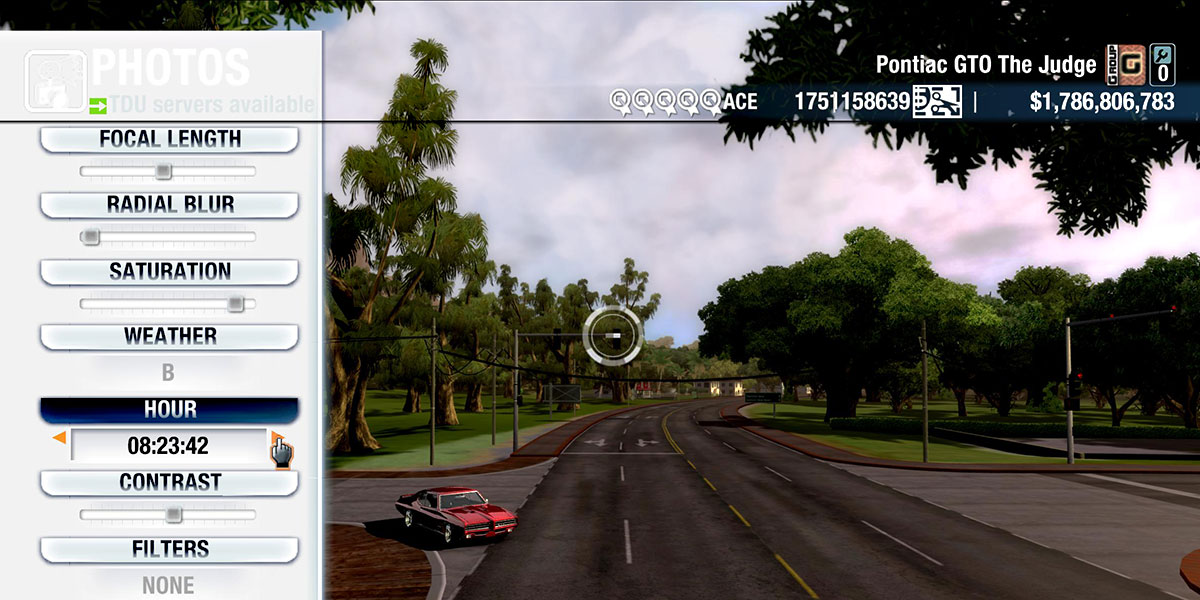Increase the hour with the right arrow
The width and height of the screenshot is (1200, 600).
tap(275, 438)
